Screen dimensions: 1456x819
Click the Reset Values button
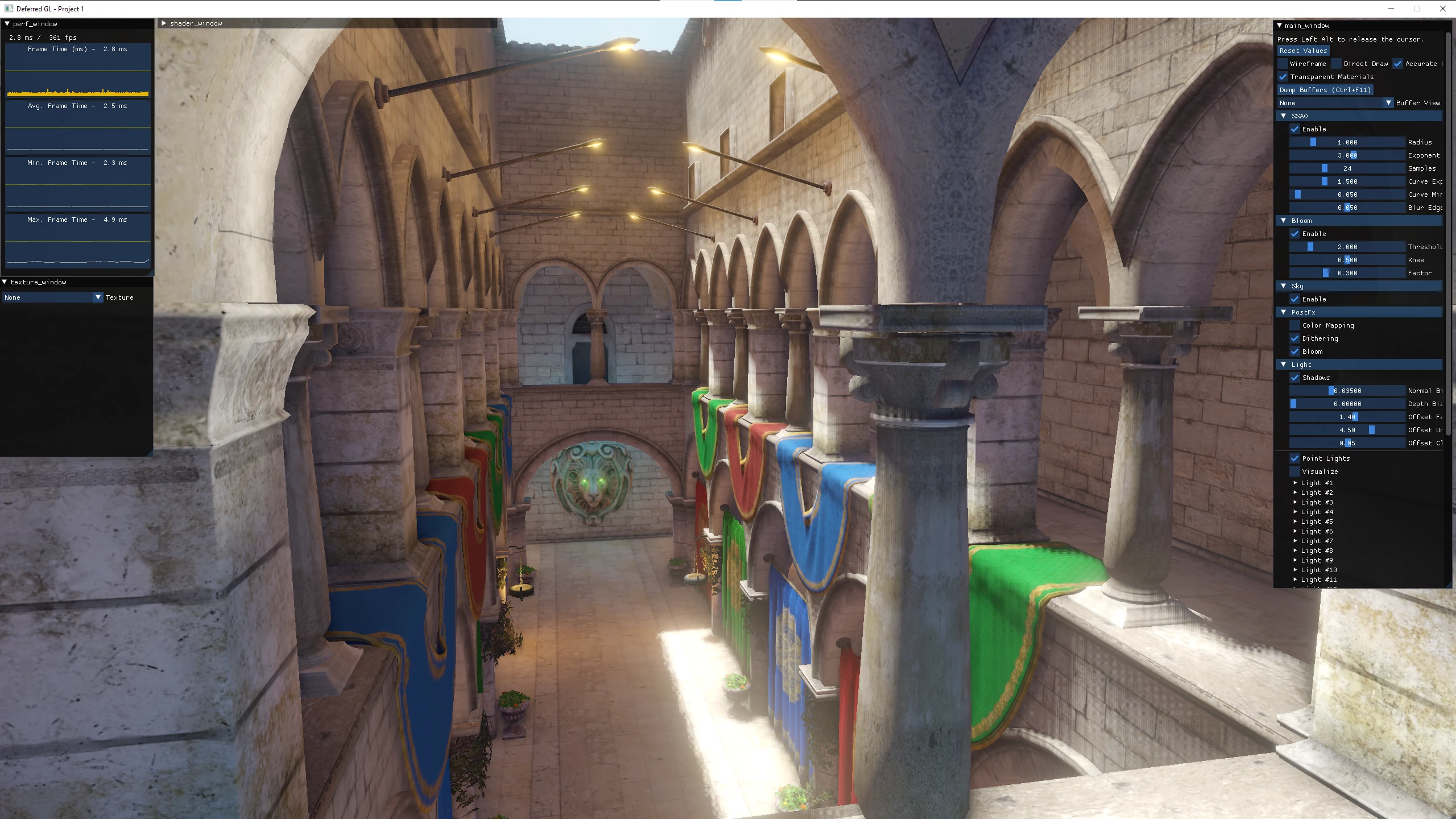click(1303, 51)
